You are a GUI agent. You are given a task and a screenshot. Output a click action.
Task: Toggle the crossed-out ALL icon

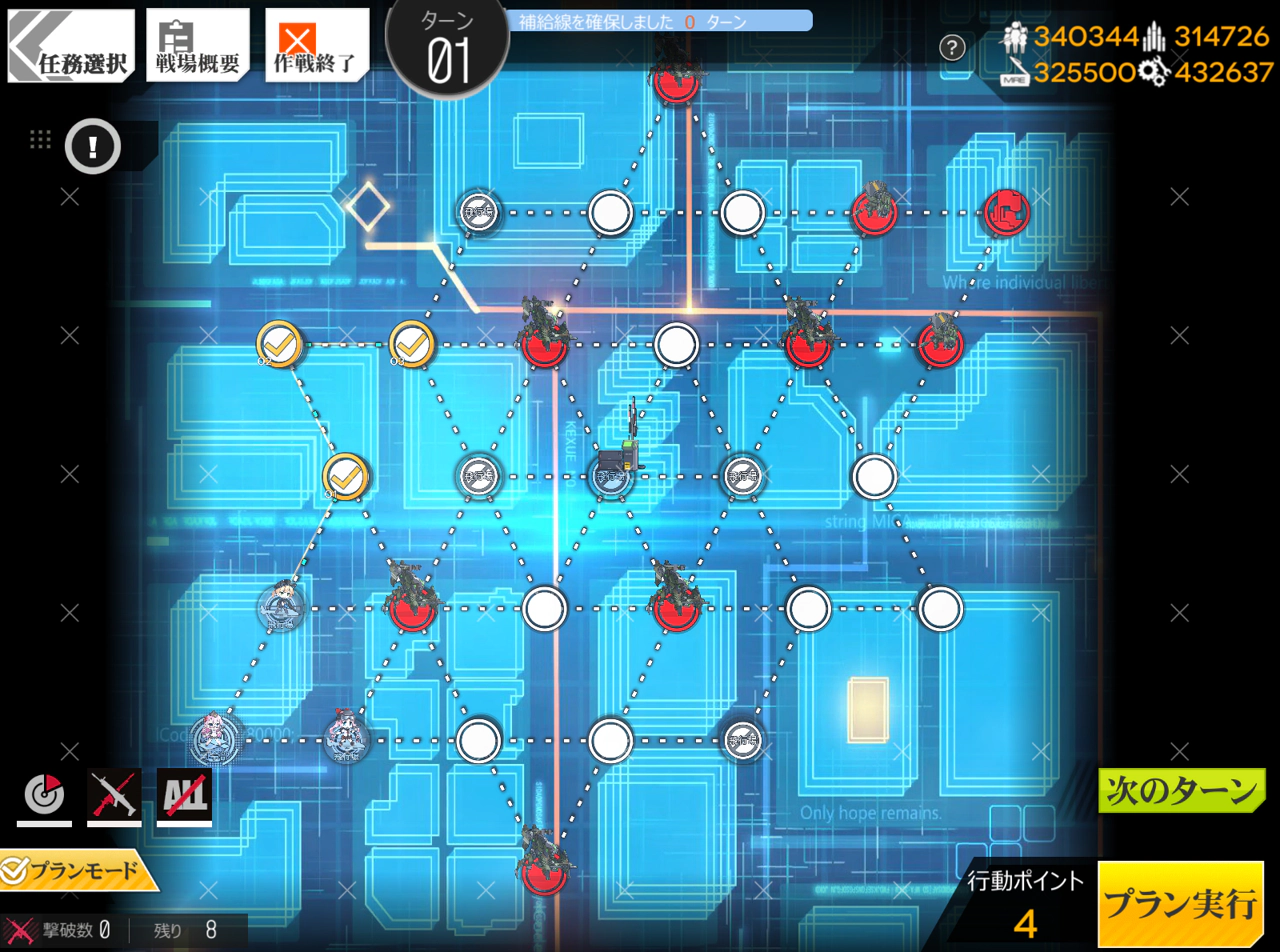tap(184, 795)
